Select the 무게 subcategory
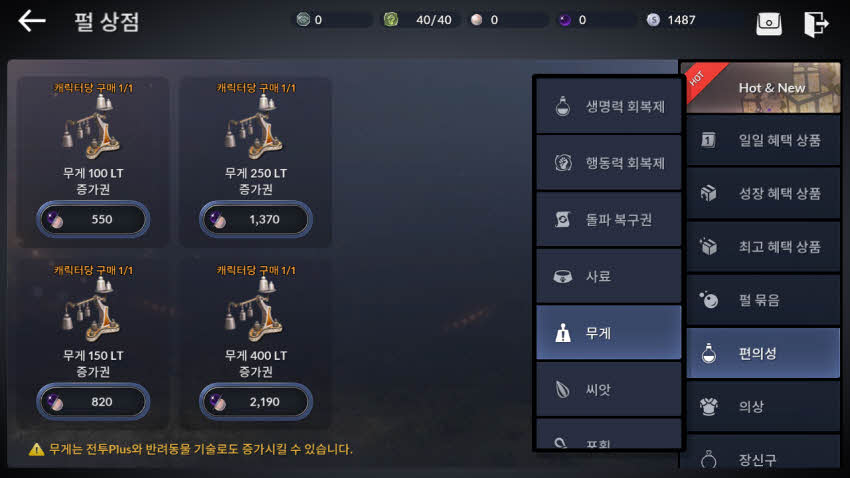 [x=608, y=333]
